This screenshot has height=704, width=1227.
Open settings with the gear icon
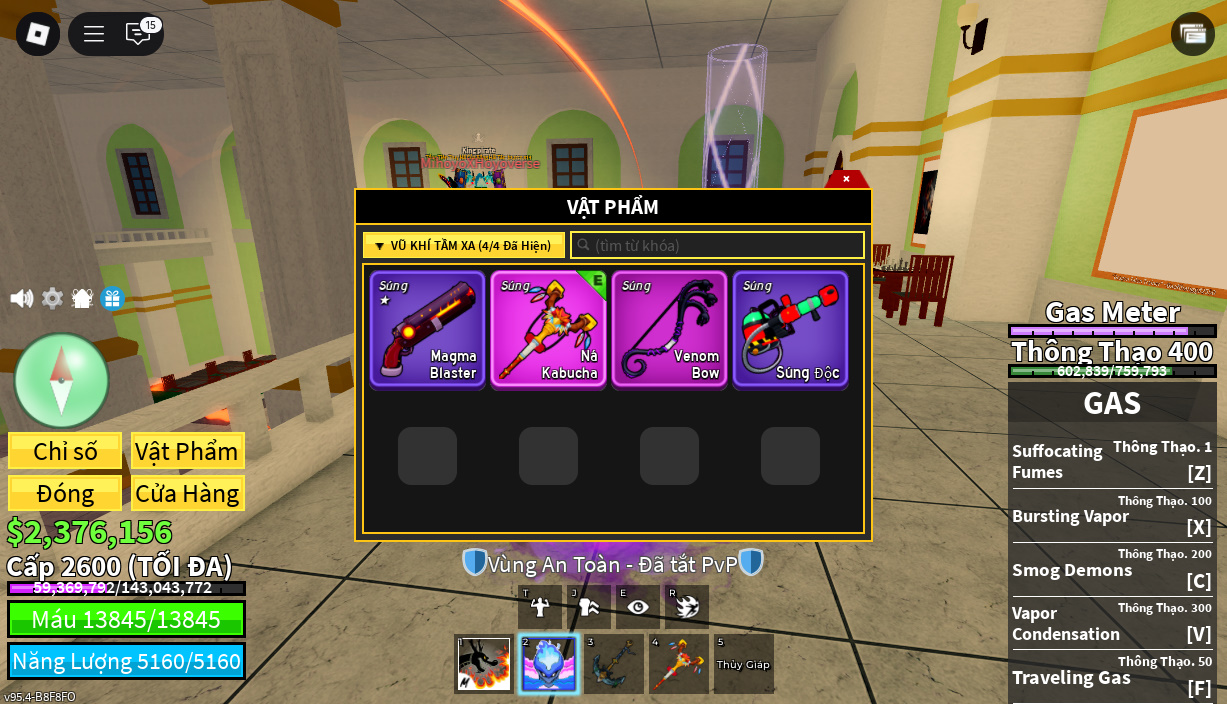pyautogui.click(x=52, y=298)
